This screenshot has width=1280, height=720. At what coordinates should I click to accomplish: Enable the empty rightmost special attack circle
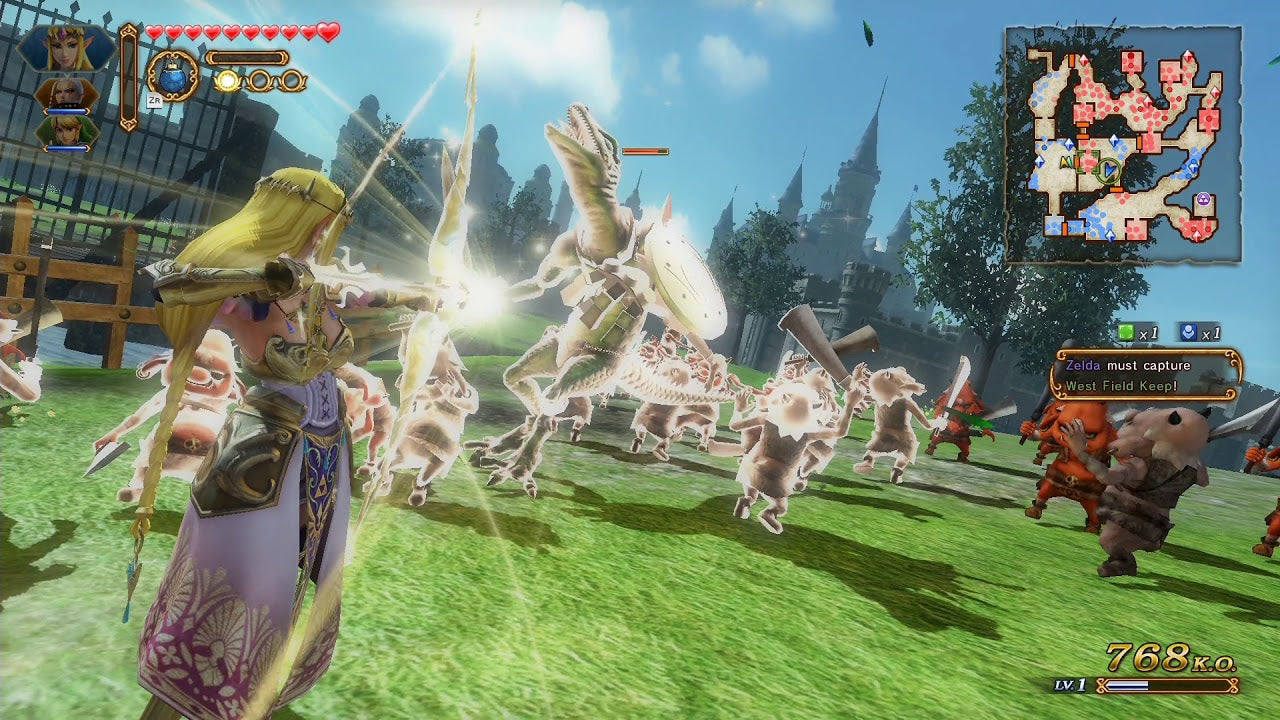[x=292, y=80]
